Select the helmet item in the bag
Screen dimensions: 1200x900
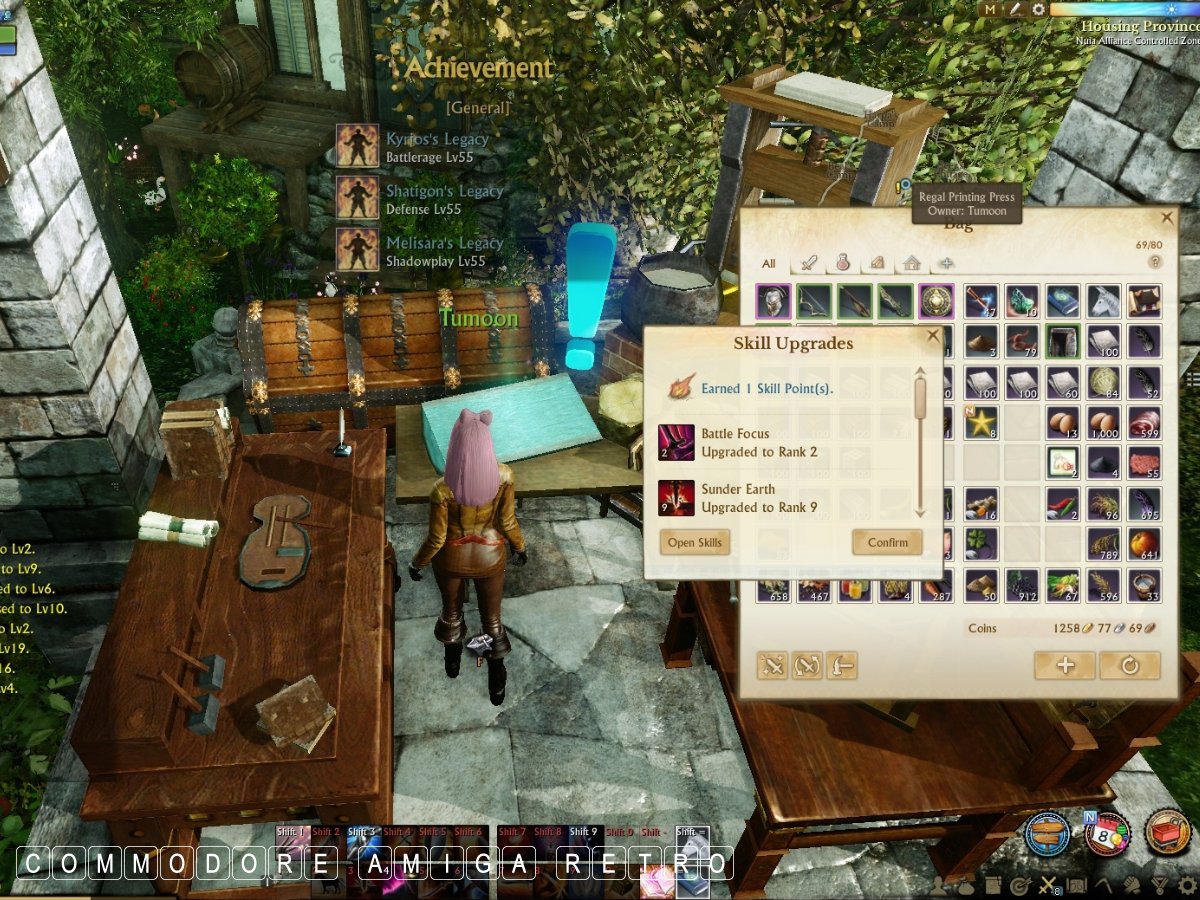(773, 300)
